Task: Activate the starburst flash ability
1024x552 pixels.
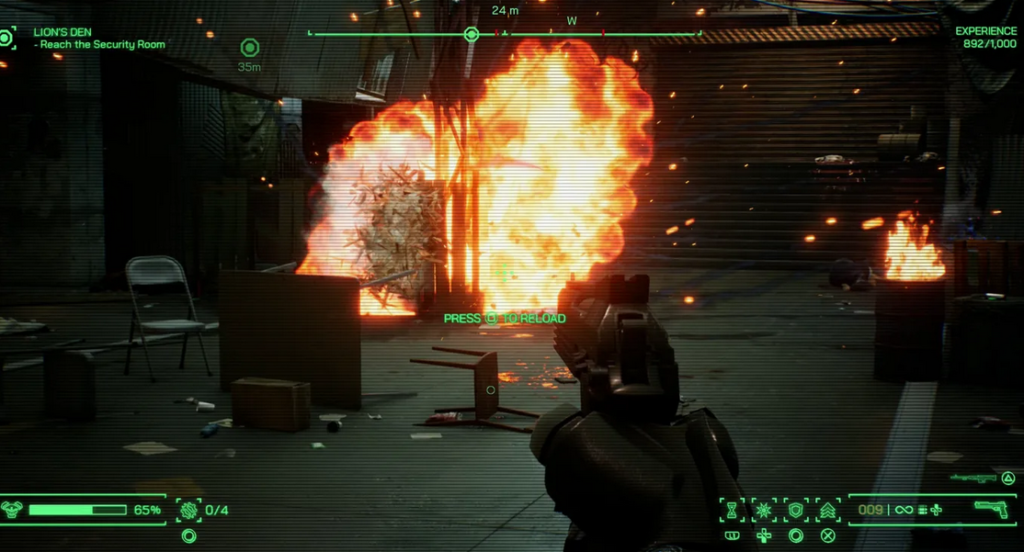Action: [x=765, y=510]
